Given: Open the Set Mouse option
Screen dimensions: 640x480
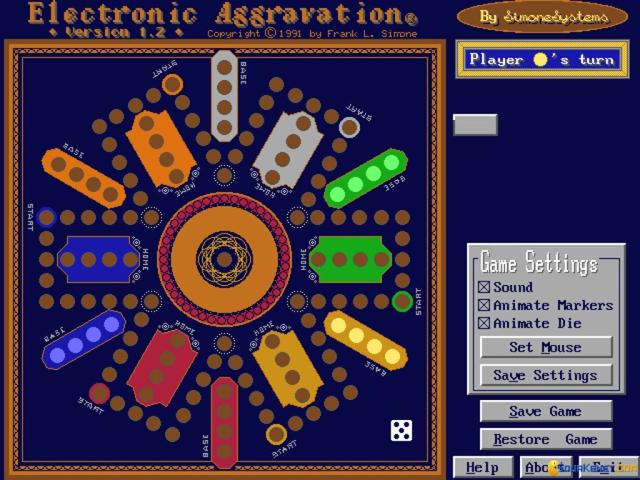Looking at the screenshot, I should coord(545,348).
